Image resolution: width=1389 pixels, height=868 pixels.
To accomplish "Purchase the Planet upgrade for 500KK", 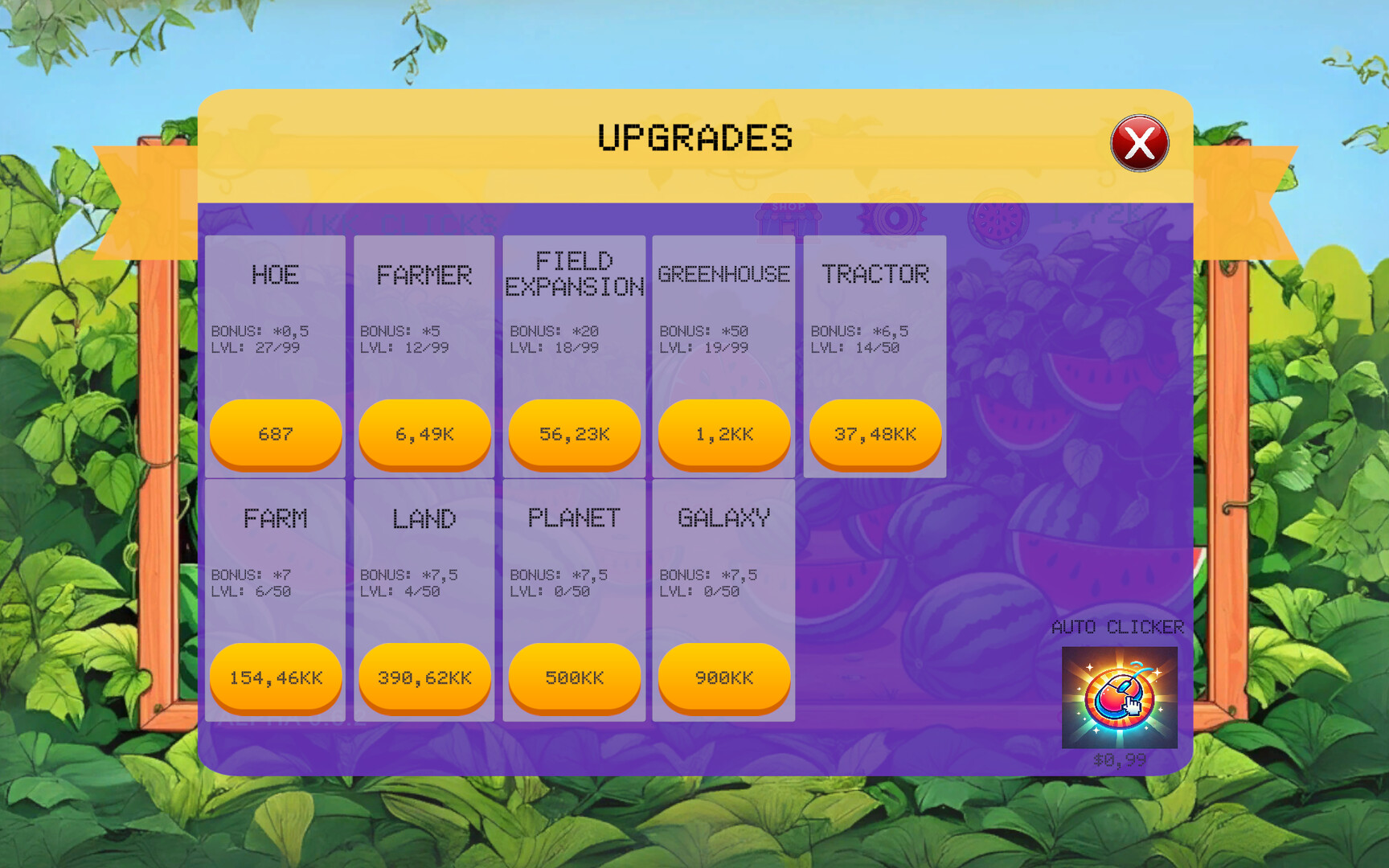I will [x=574, y=678].
